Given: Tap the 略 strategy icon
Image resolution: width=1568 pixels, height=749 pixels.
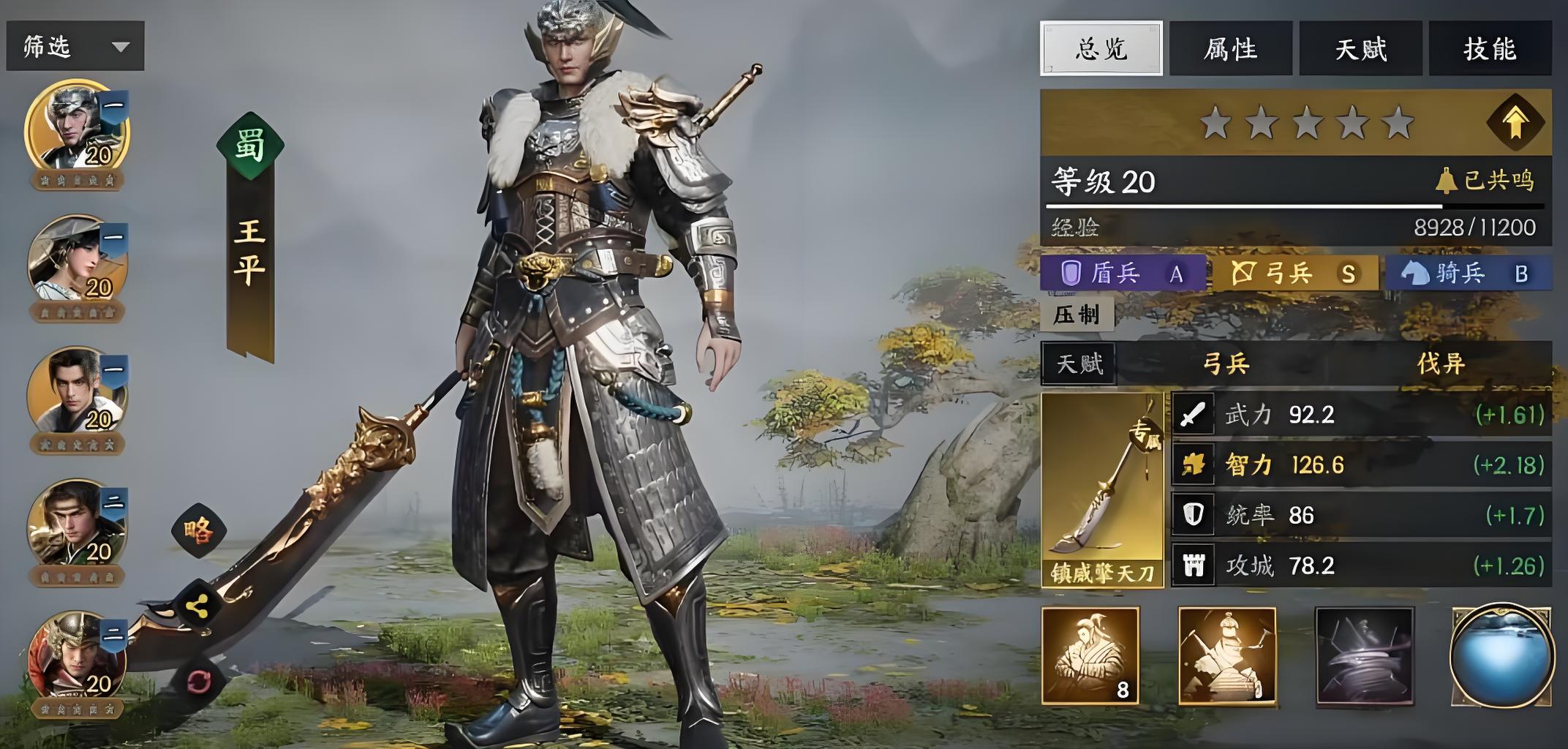Looking at the screenshot, I should (x=199, y=530).
